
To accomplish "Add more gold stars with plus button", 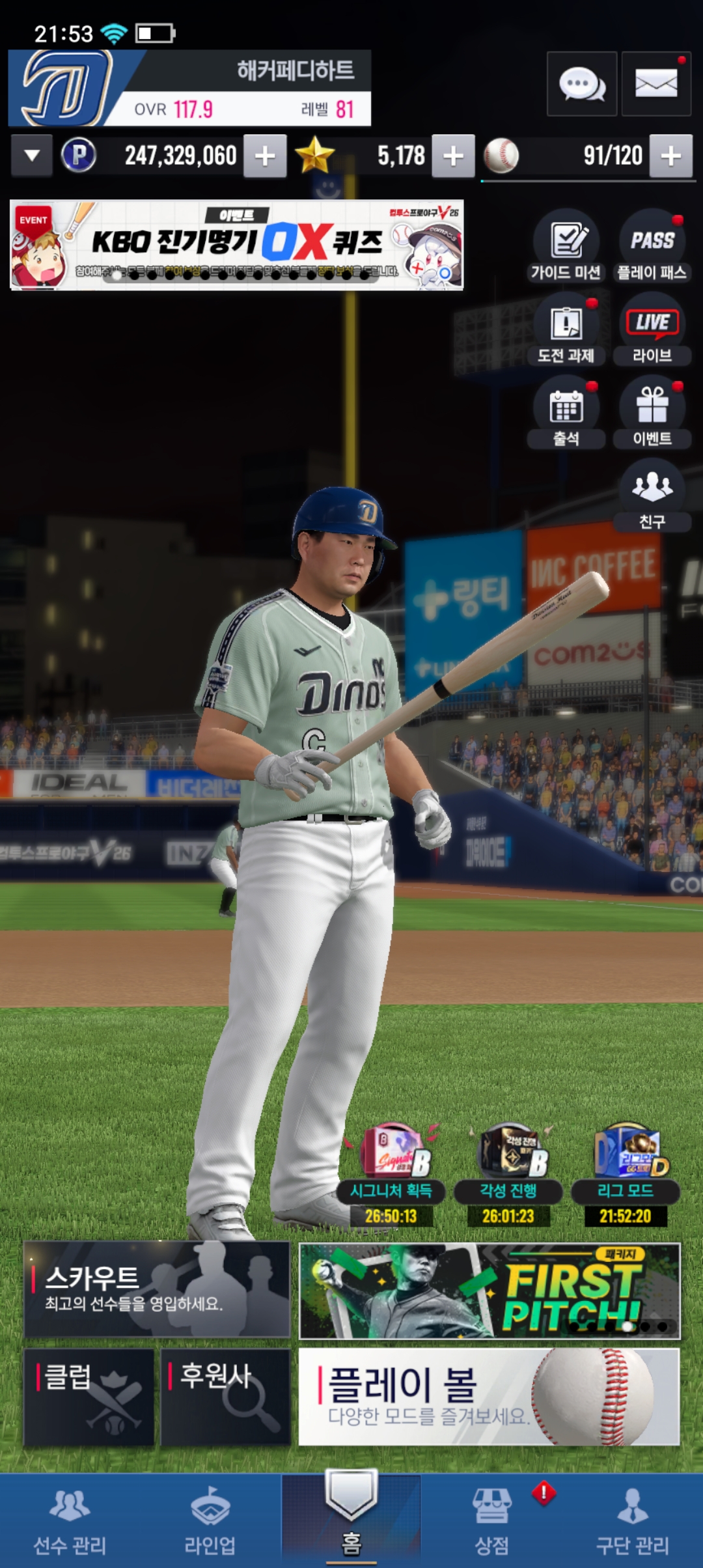I will pyautogui.click(x=453, y=156).
